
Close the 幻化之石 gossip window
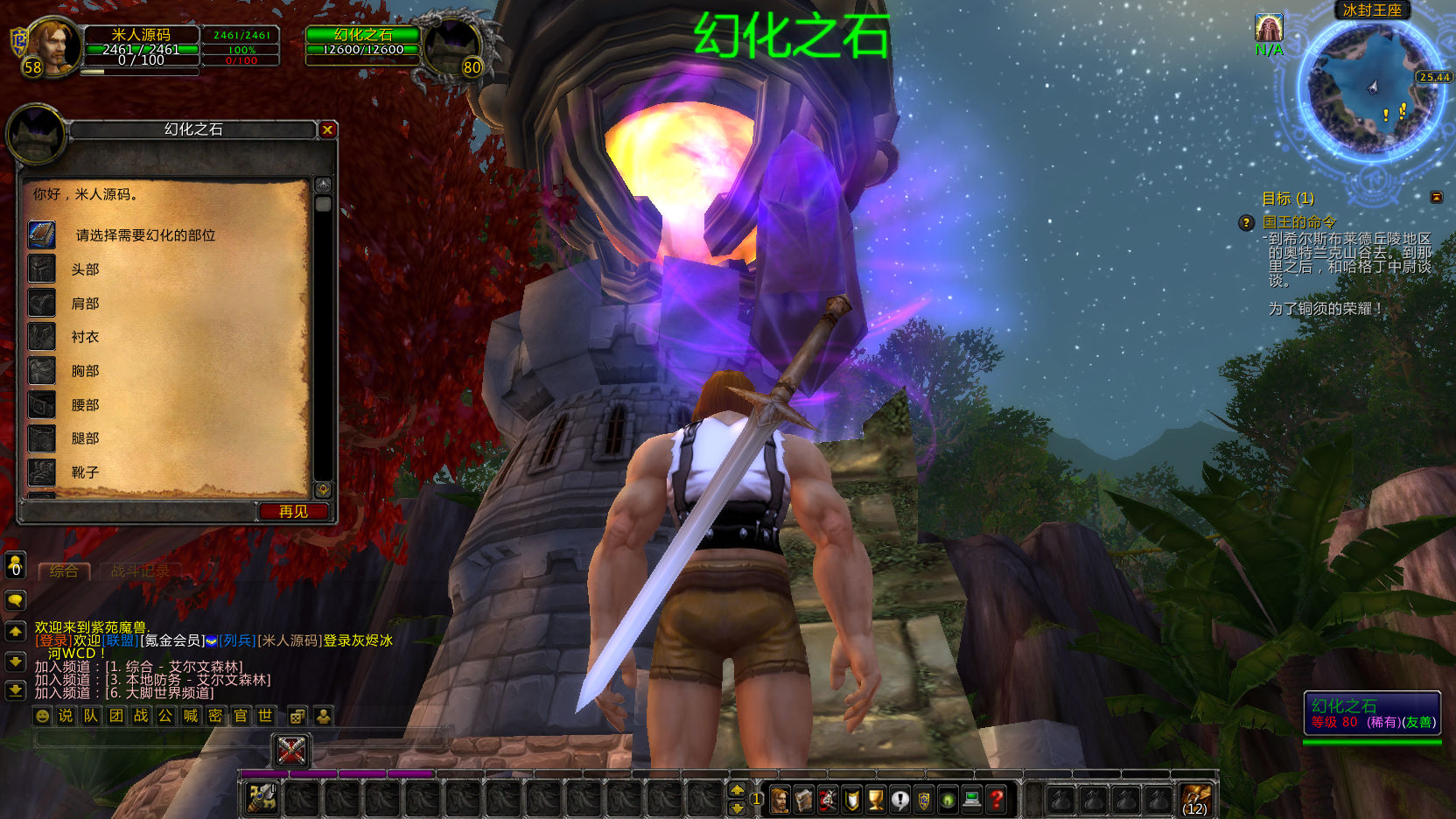pos(327,129)
